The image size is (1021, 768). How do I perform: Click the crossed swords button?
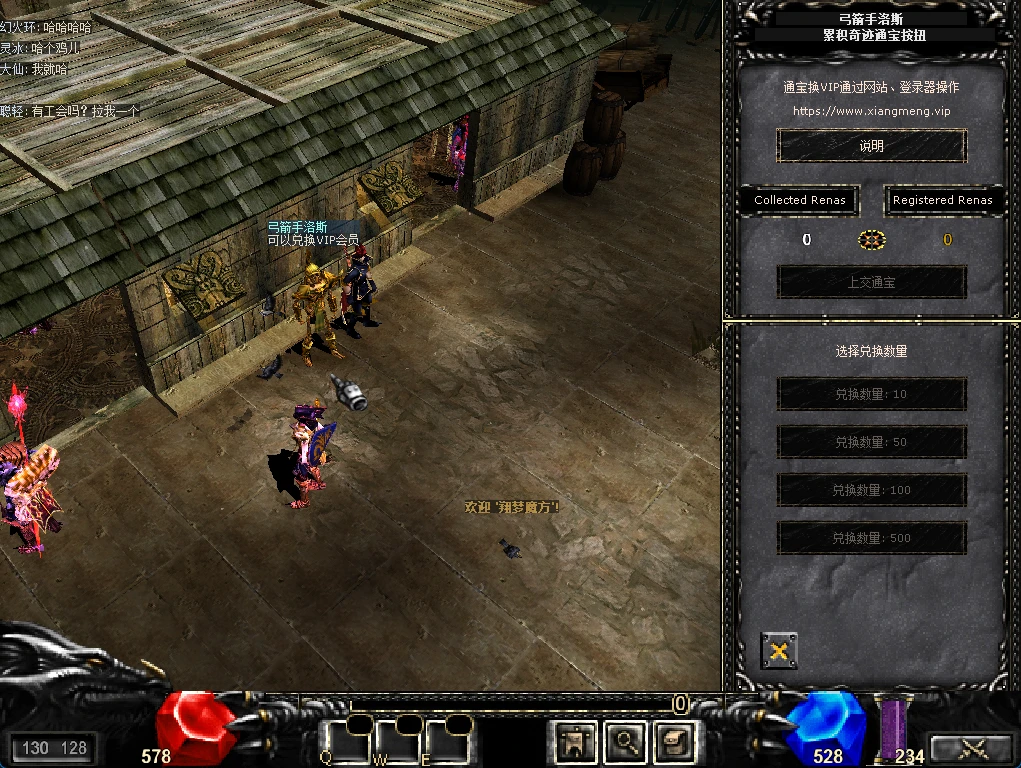click(972, 748)
